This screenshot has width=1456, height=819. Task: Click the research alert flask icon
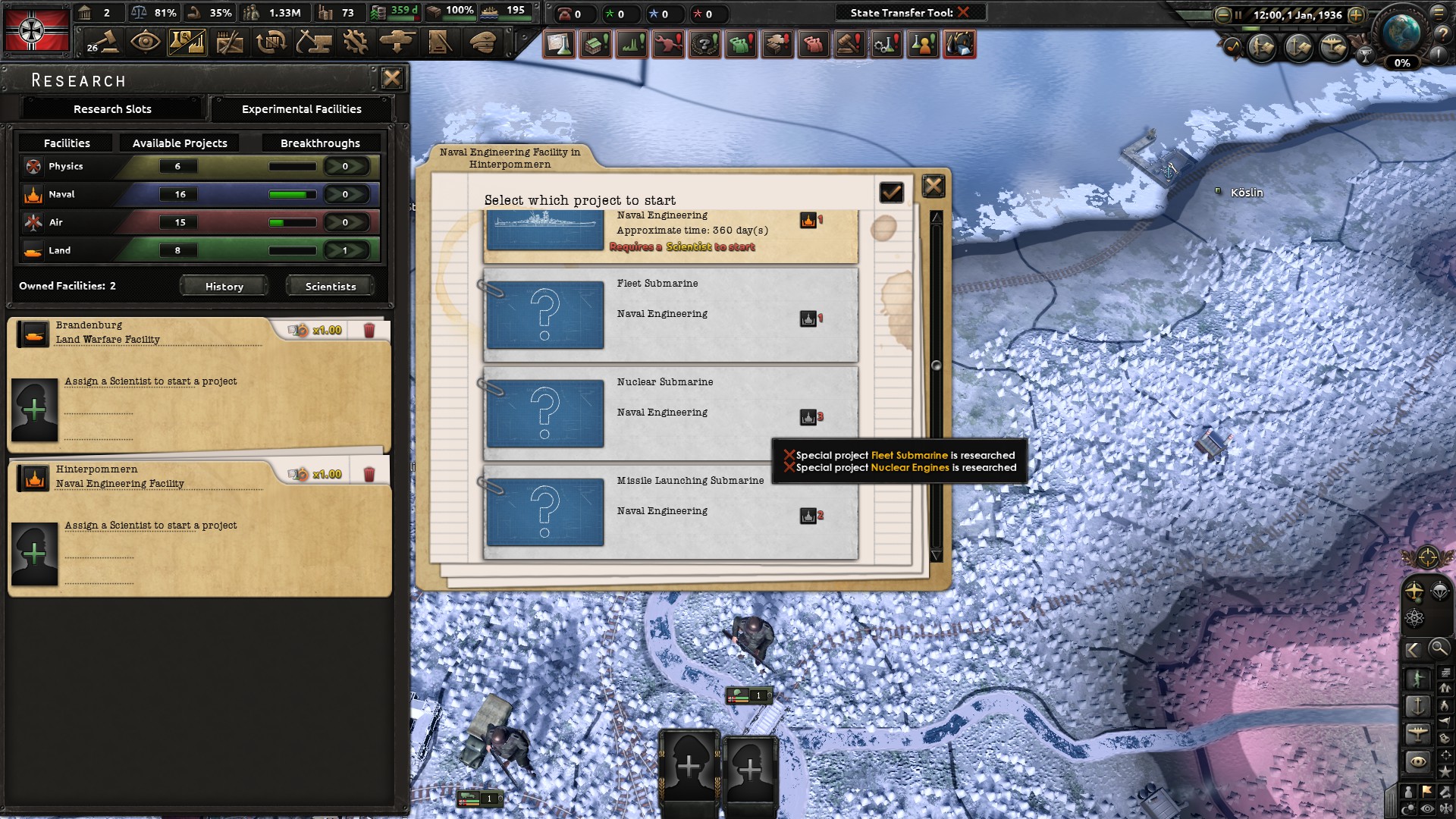[558, 44]
